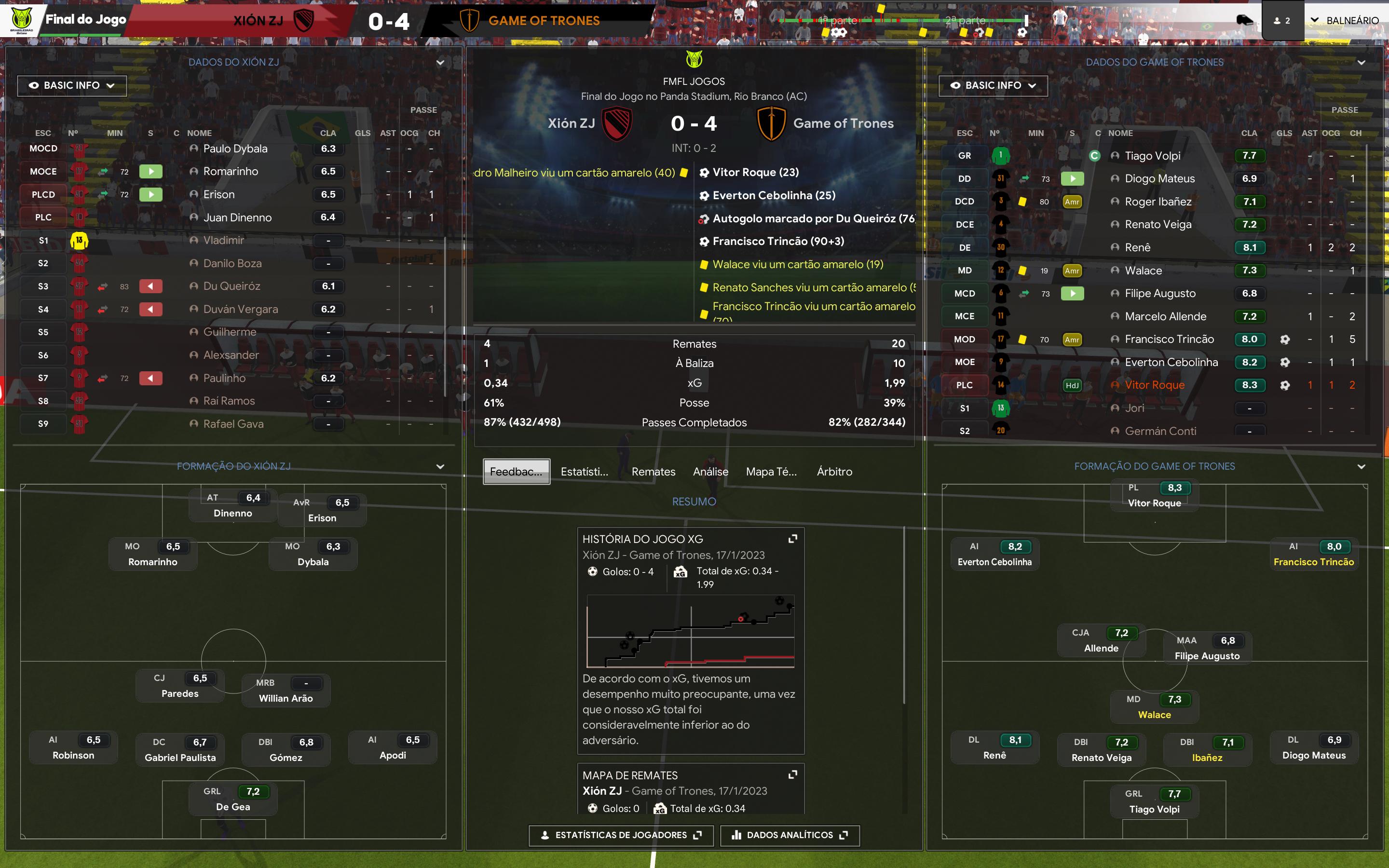1389x868 pixels.
Task: Switch to the Análise tab
Action: [710, 471]
